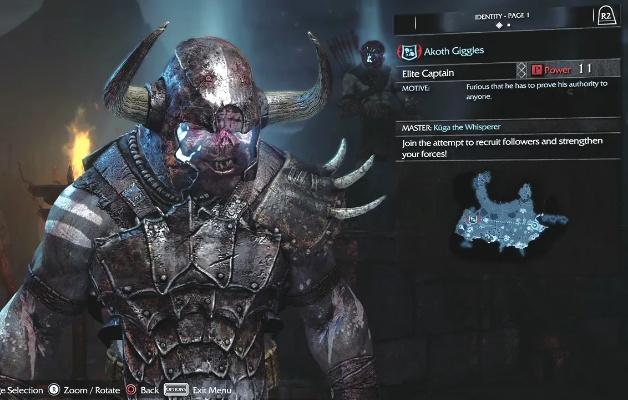Open the region map thumbnail
The image size is (628, 400).
click(507, 213)
